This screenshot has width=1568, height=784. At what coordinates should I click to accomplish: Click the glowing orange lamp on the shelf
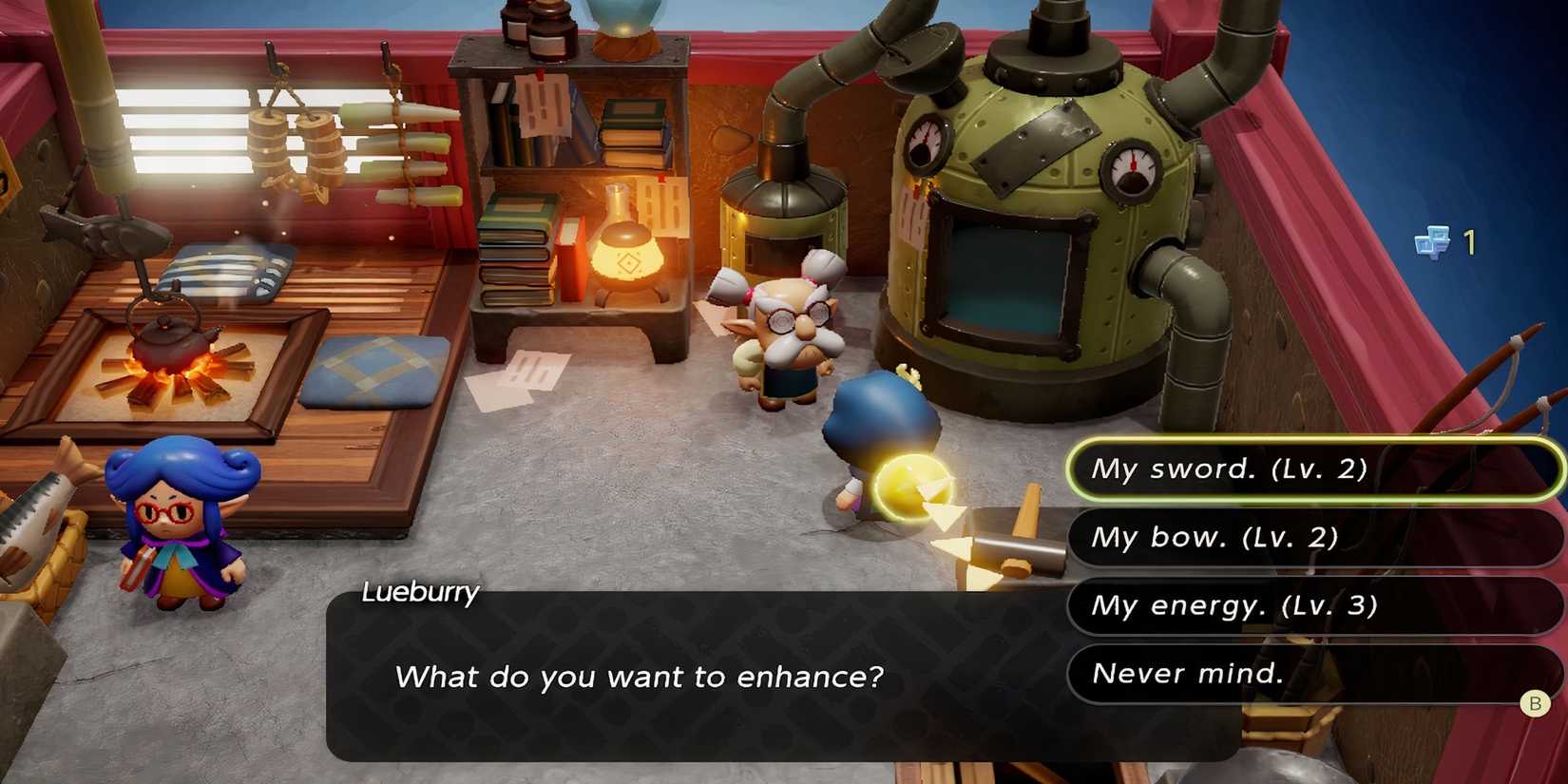[627, 257]
